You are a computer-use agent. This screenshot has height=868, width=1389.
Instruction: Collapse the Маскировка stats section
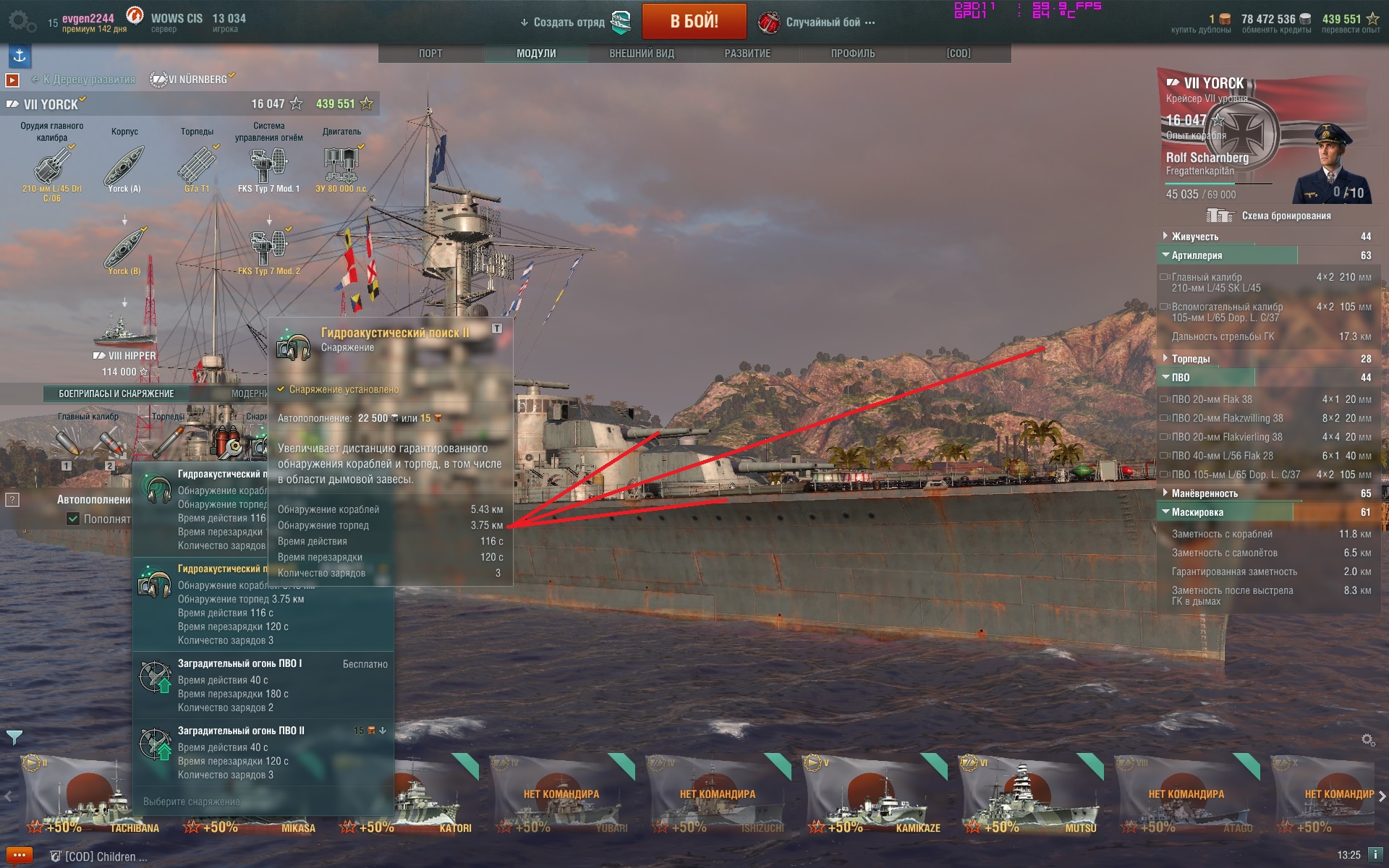point(1197,512)
